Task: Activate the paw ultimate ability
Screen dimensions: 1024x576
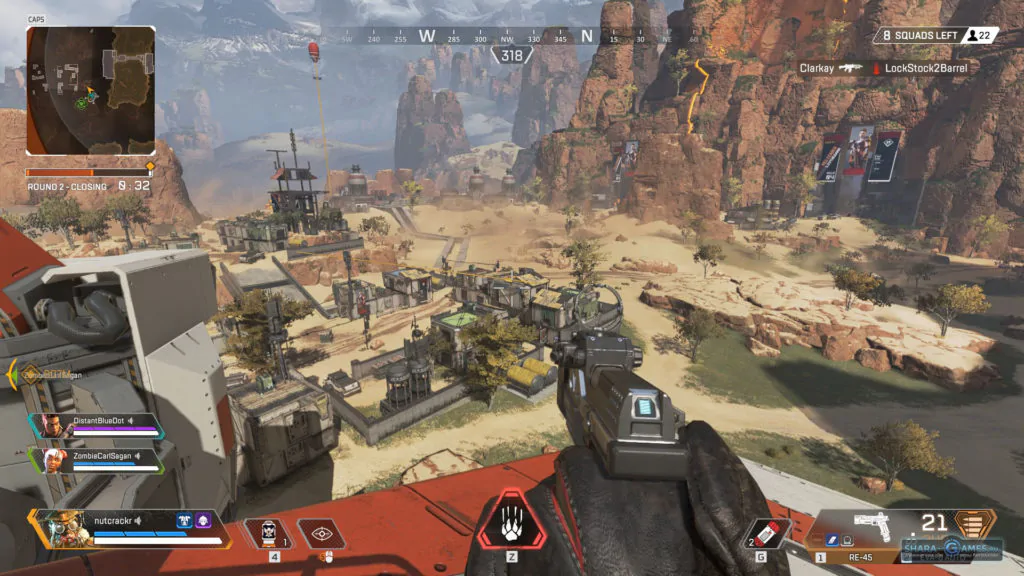Action: (x=510, y=520)
